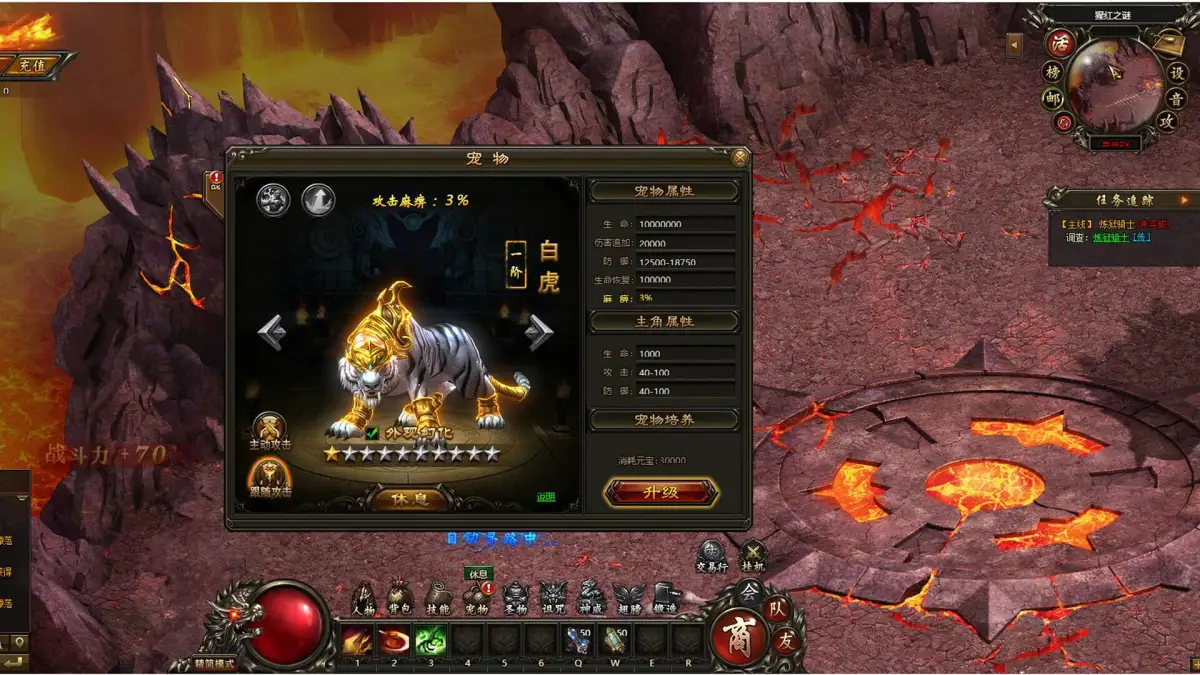Open the 技能 skills menu
This screenshot has height=675, width=1200.
click(438, 598)
